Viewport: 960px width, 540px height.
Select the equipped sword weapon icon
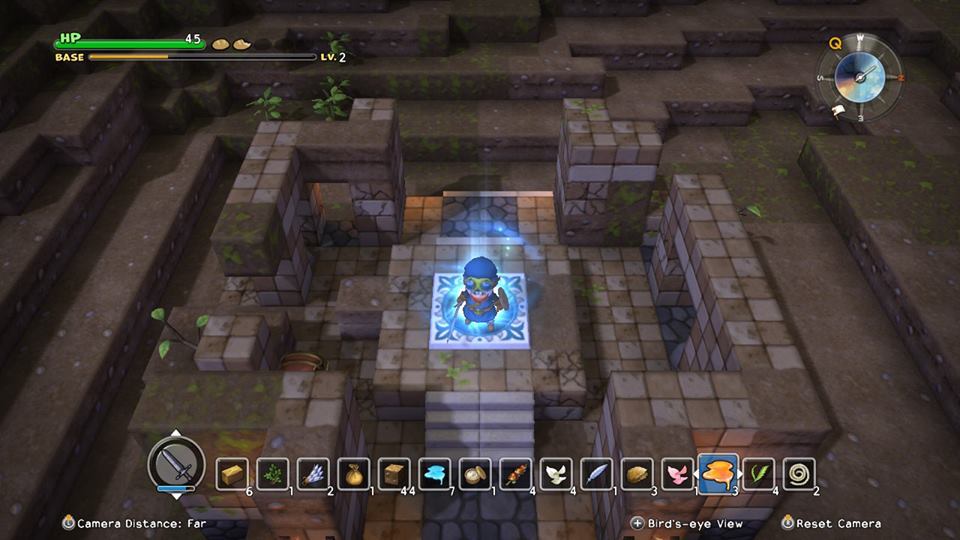(176, 465)
